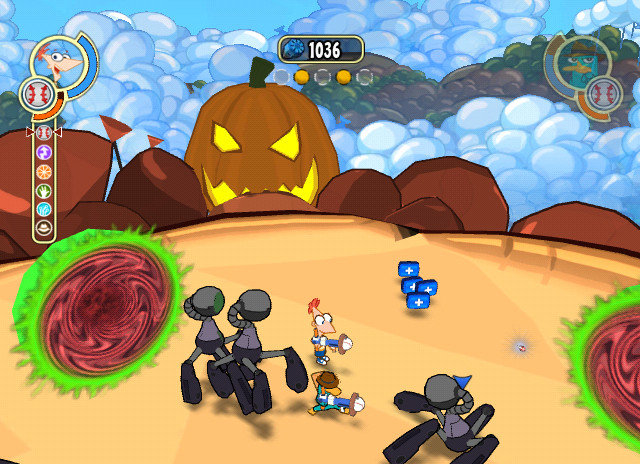This screenshot has height=464, width=640.
Task: Pick the brown fedora hat icon
Action: (44, 228)
